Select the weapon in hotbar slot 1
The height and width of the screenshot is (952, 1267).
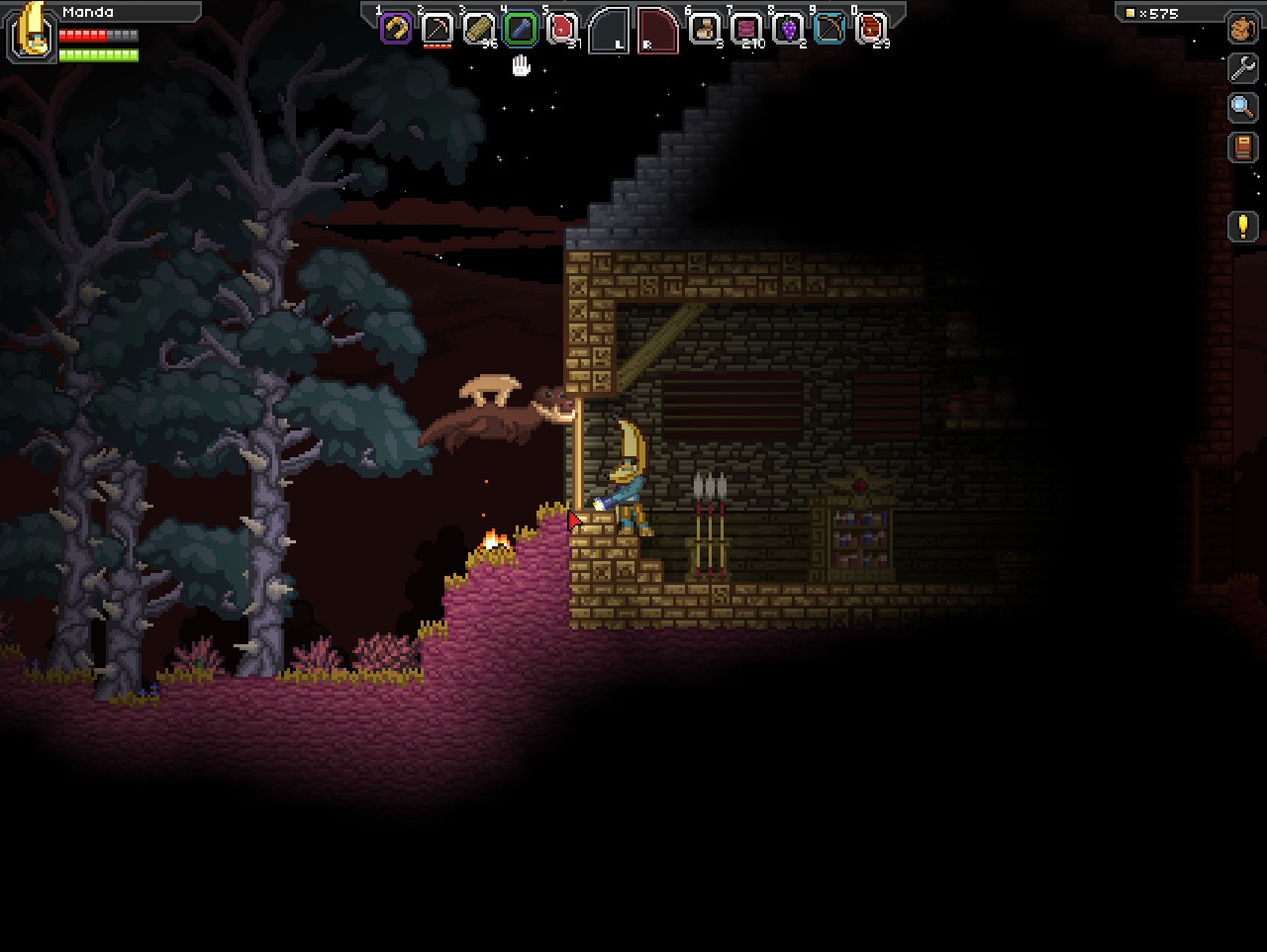pyautogui.click(x=394, y=29)
